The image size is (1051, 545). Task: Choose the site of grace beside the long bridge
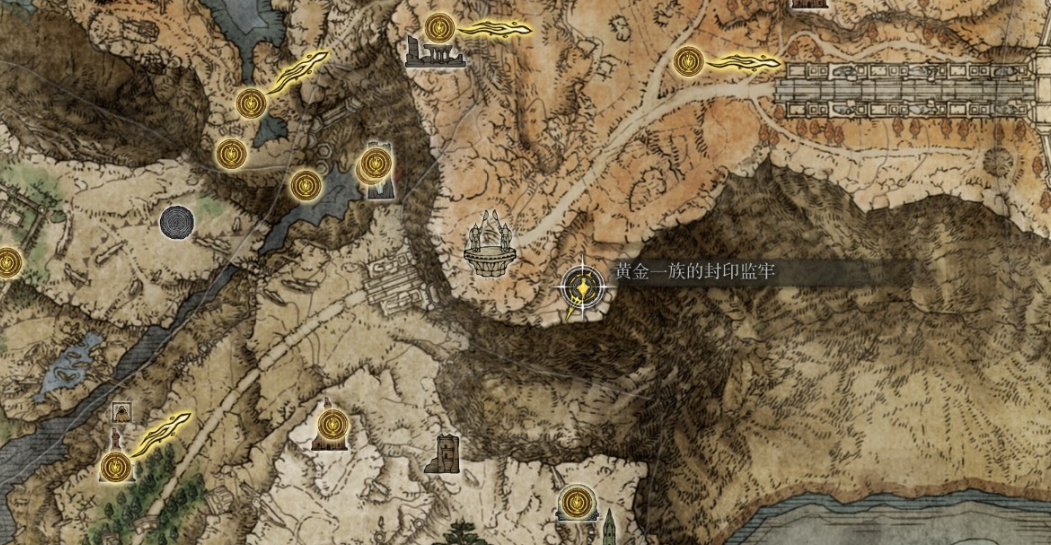click(687, 62)
